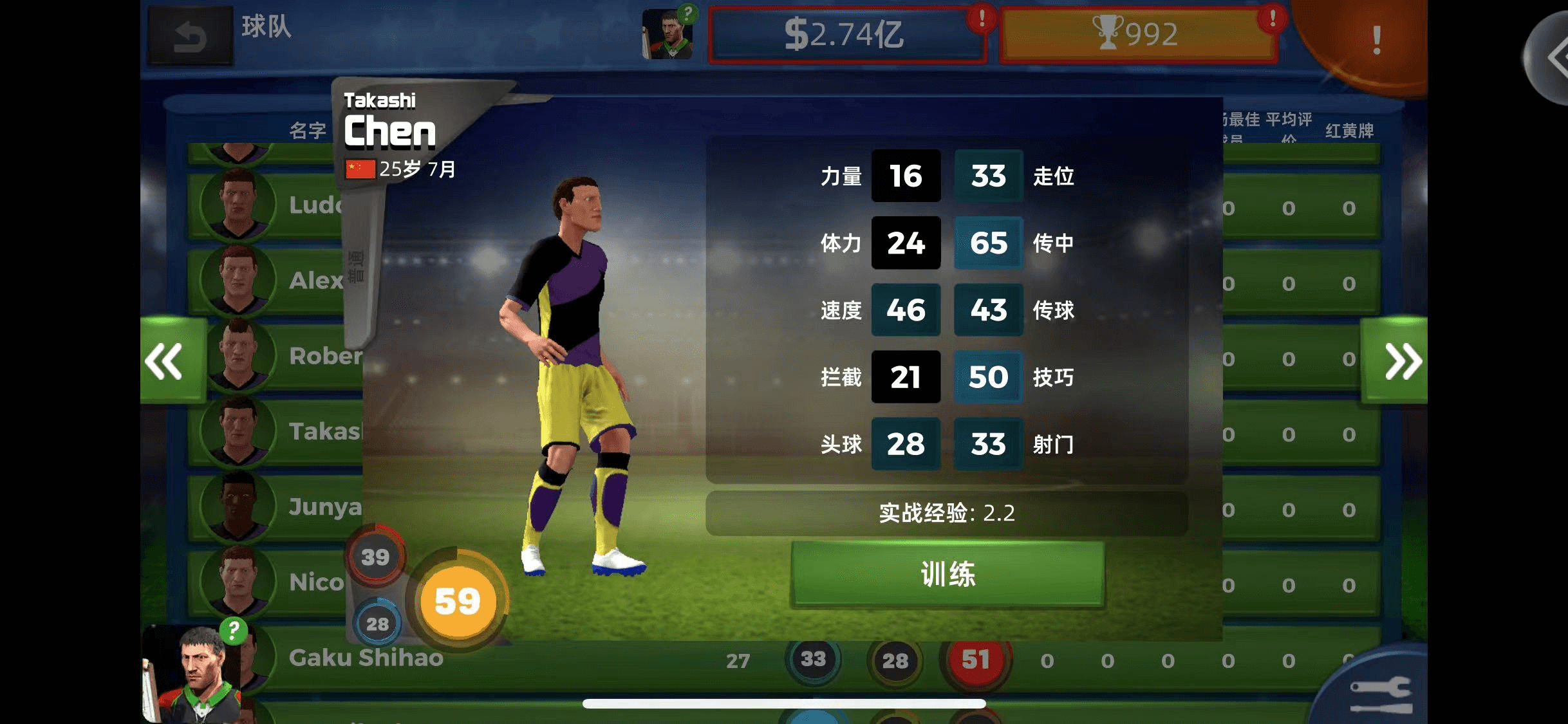Open the 992 trophy points panel

coord(1137,35)
